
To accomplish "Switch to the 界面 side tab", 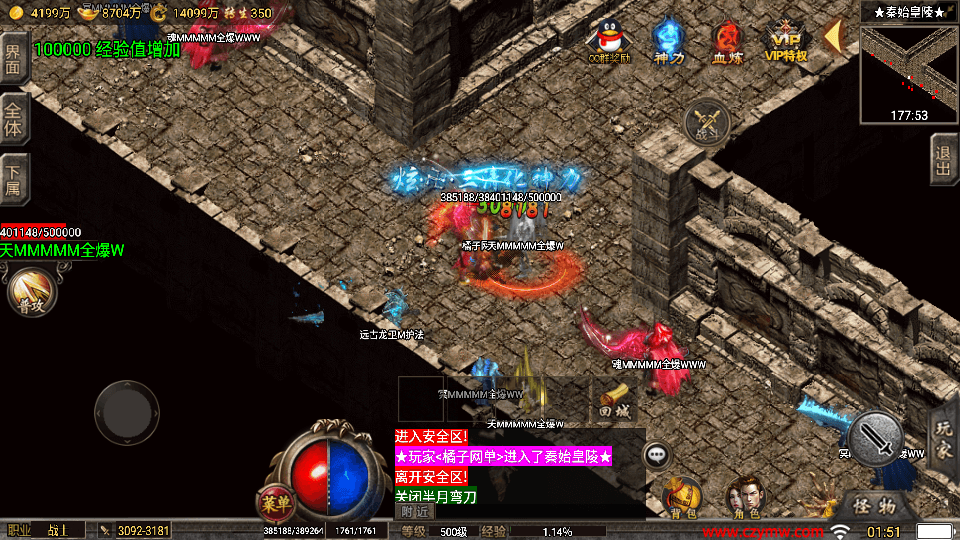I will (x=13, y=58).
